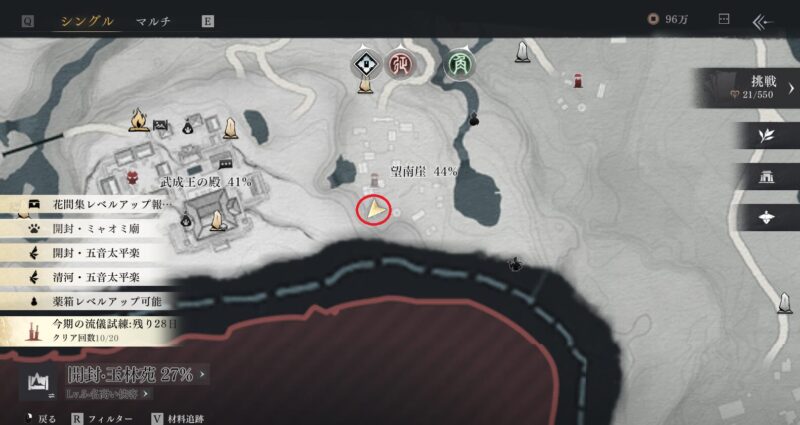This screenshot has width=800, height=425.
Task: Open the square menu icon beside the coin count
Action: coord(725,20)
